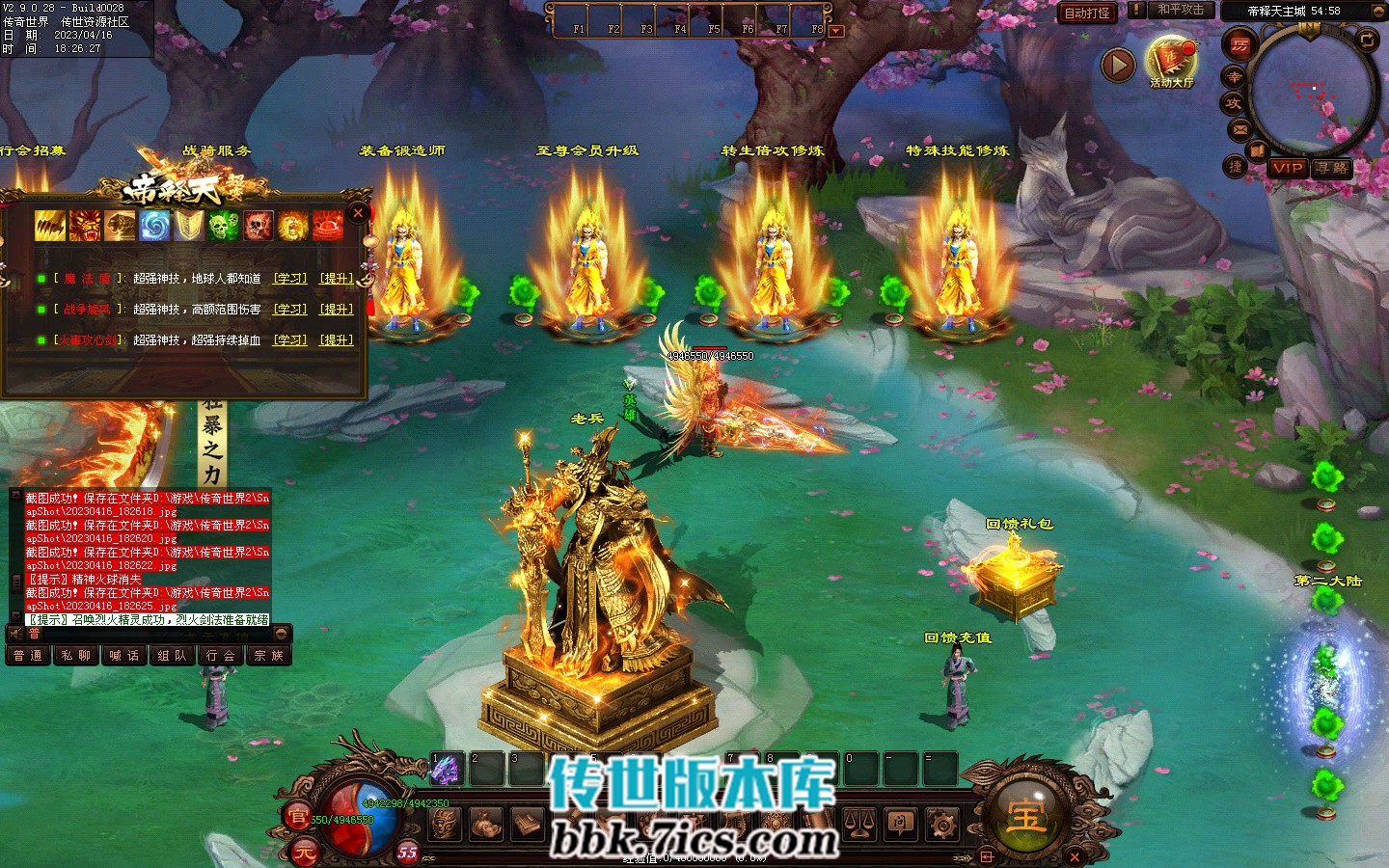Switch to 私聊 private chat tab
The image size is (1389, 868).
coord(75,656)
